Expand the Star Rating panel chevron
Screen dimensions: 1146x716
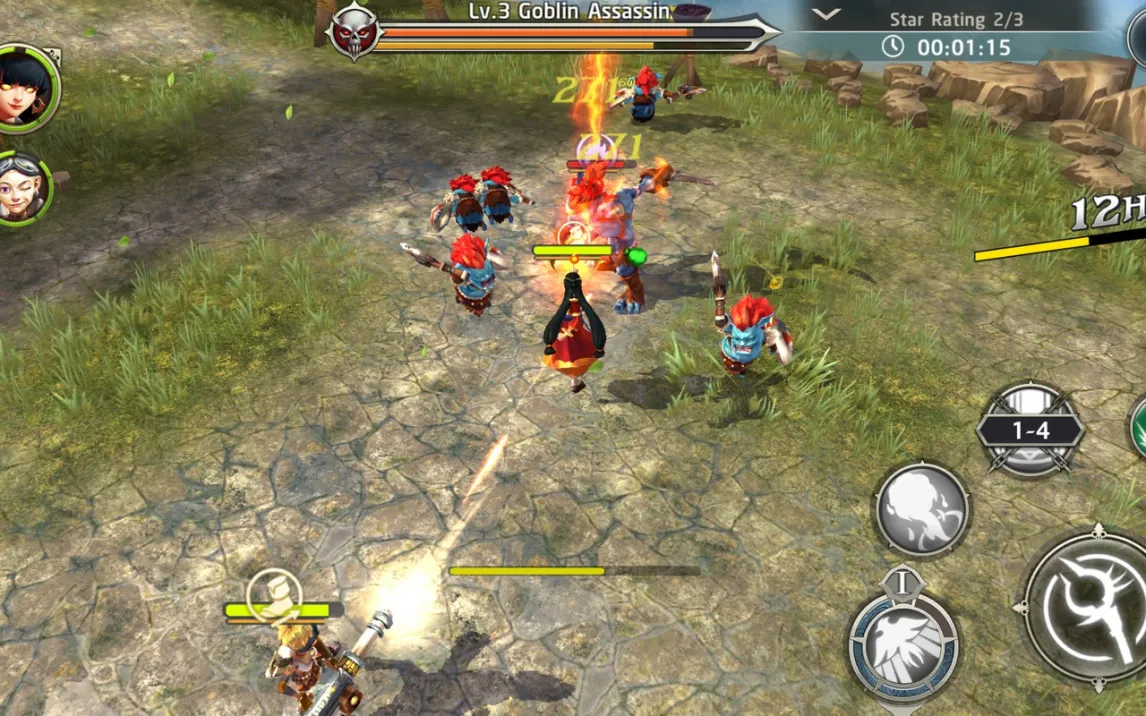[826, 14]
